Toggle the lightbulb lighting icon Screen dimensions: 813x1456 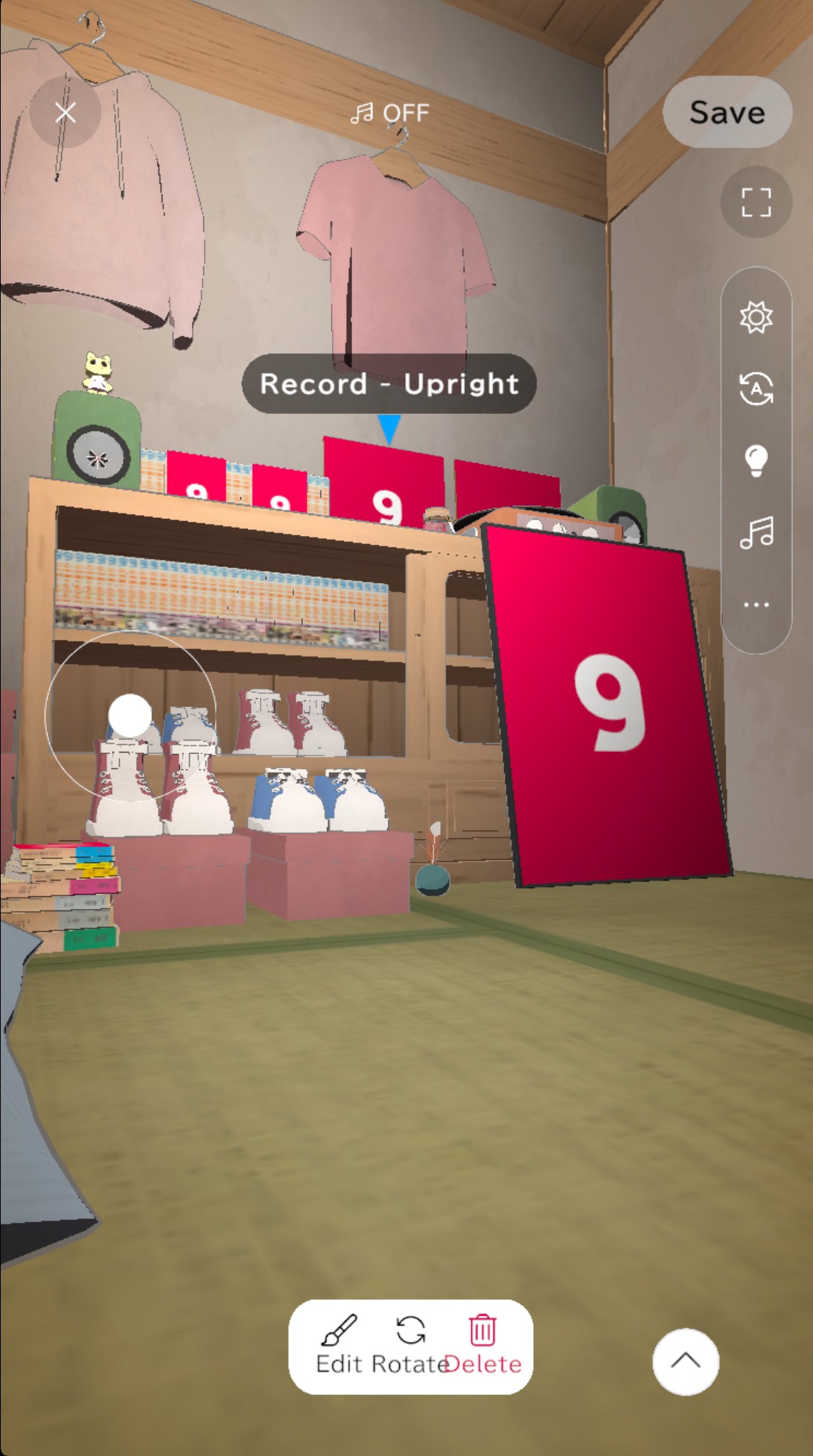tap(756, 460)
